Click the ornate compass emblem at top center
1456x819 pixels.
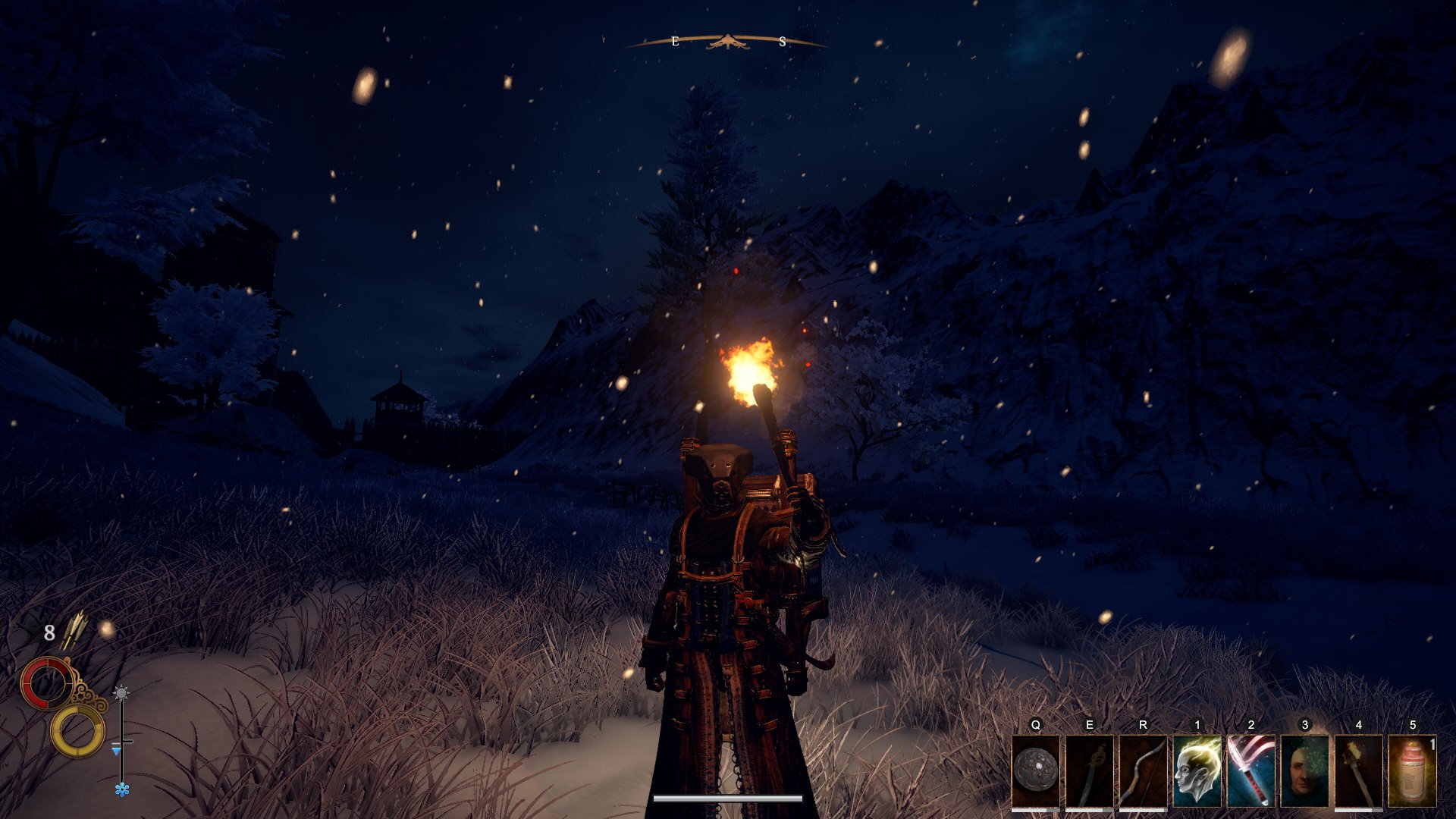726,42
